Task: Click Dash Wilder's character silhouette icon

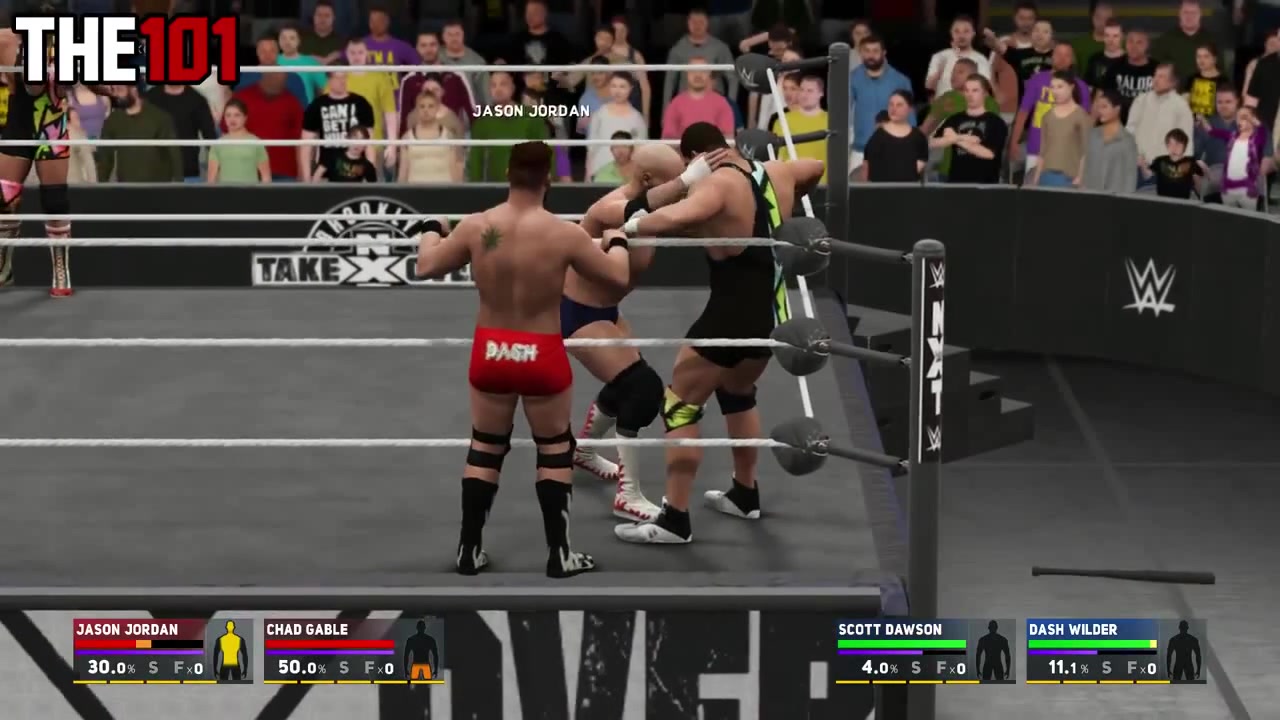Action: click(x=1185, y=648)
